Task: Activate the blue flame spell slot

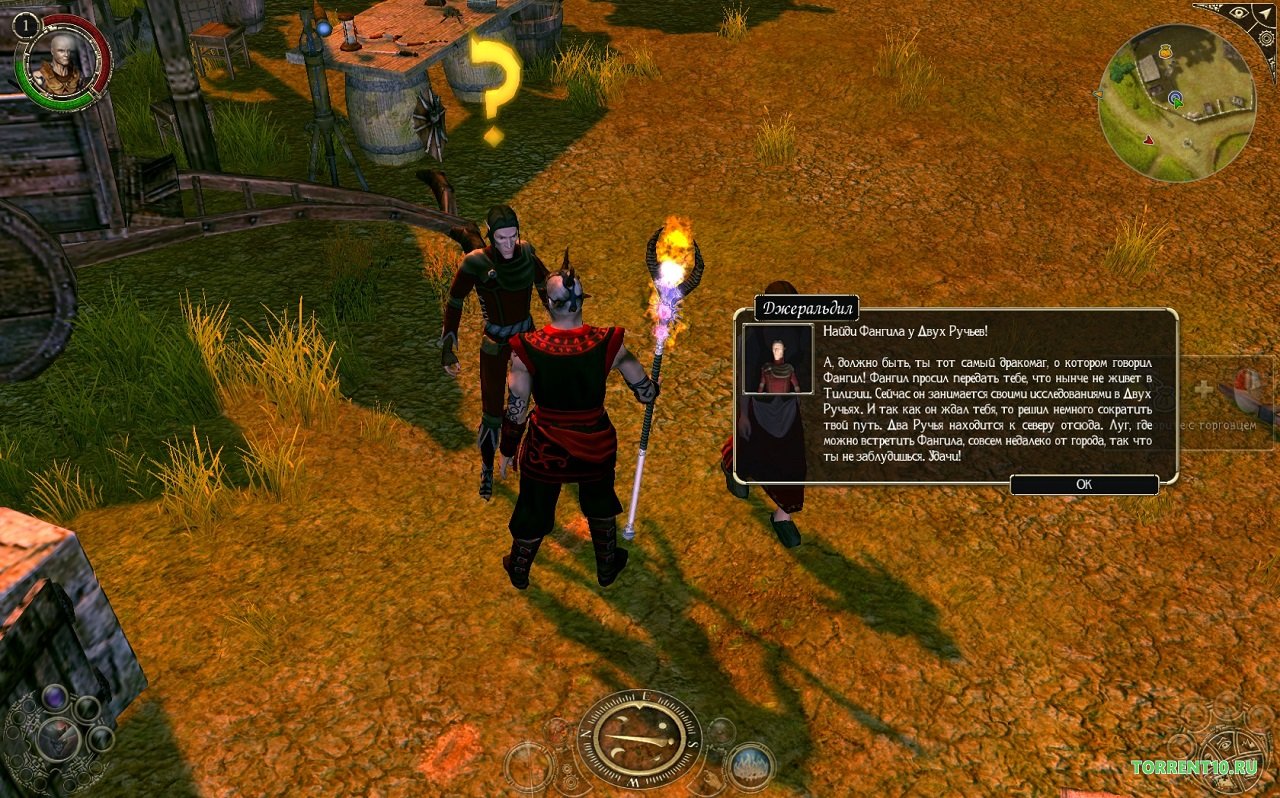Action: [x=750, y=767]
